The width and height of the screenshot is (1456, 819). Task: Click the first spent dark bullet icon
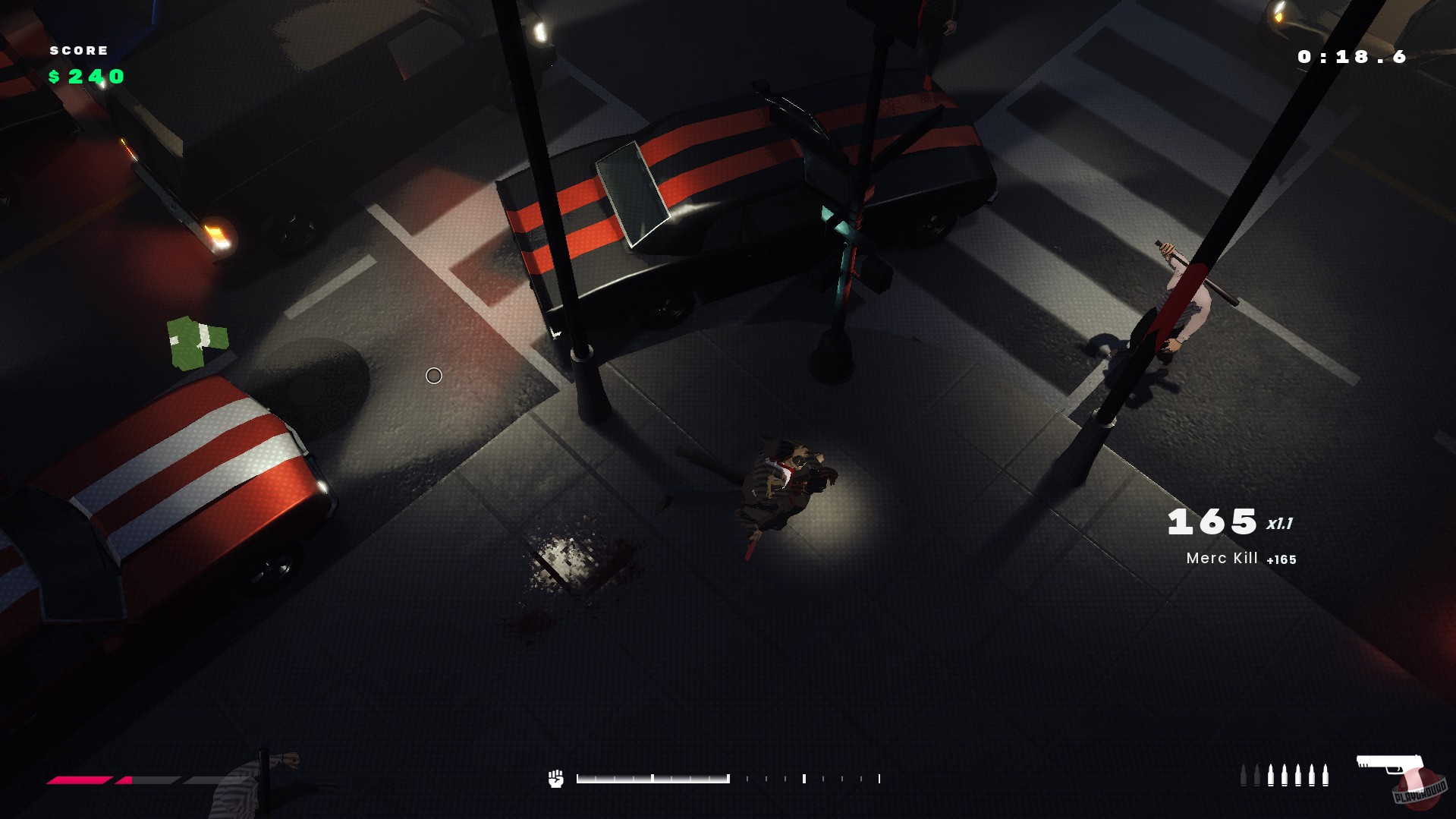click(x=1244, y=776)
